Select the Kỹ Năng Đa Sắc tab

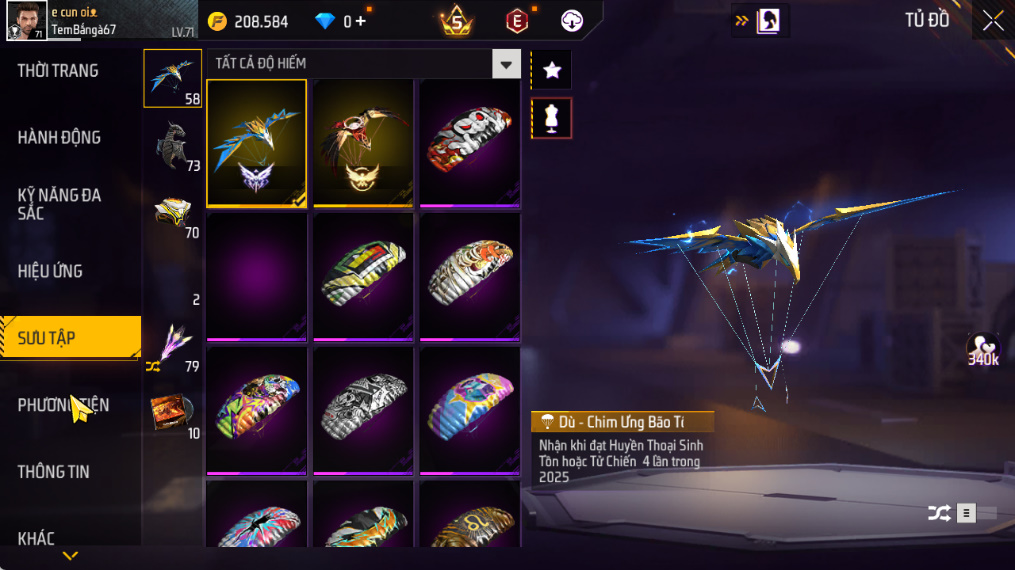click(59, 204)
